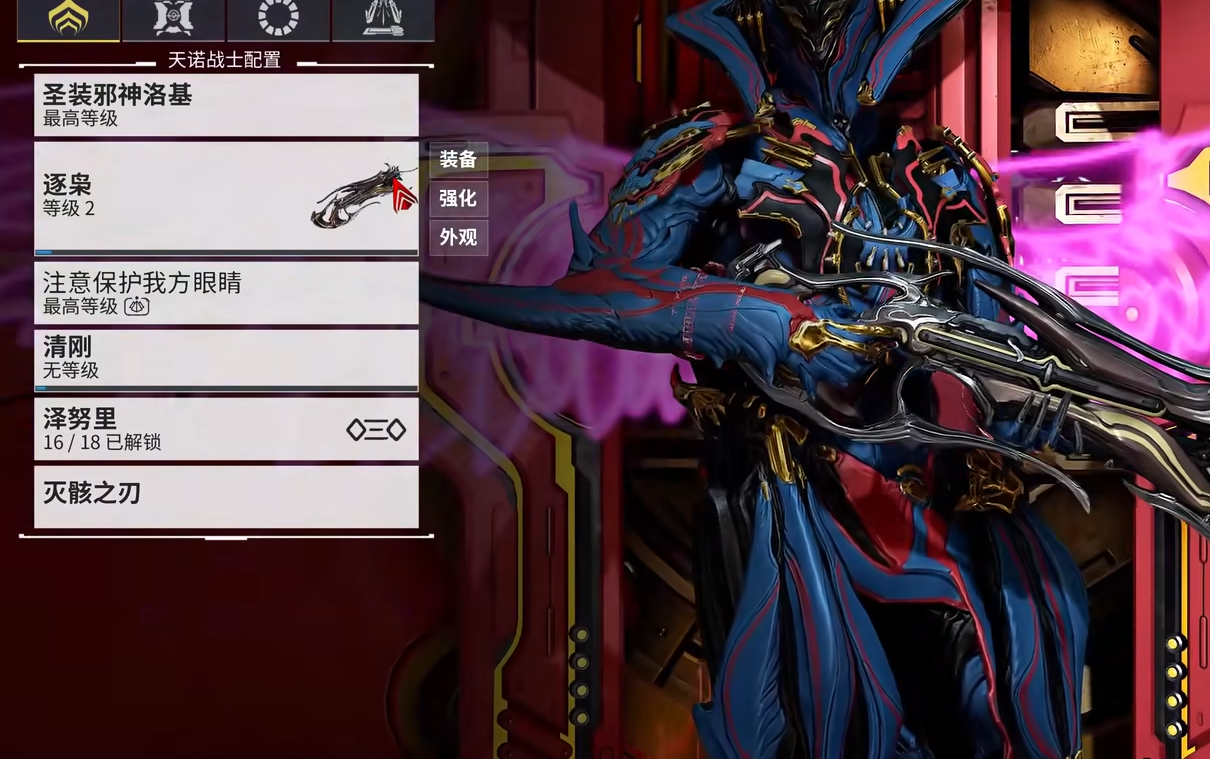Open the tab with the mech figure icon

383,19
